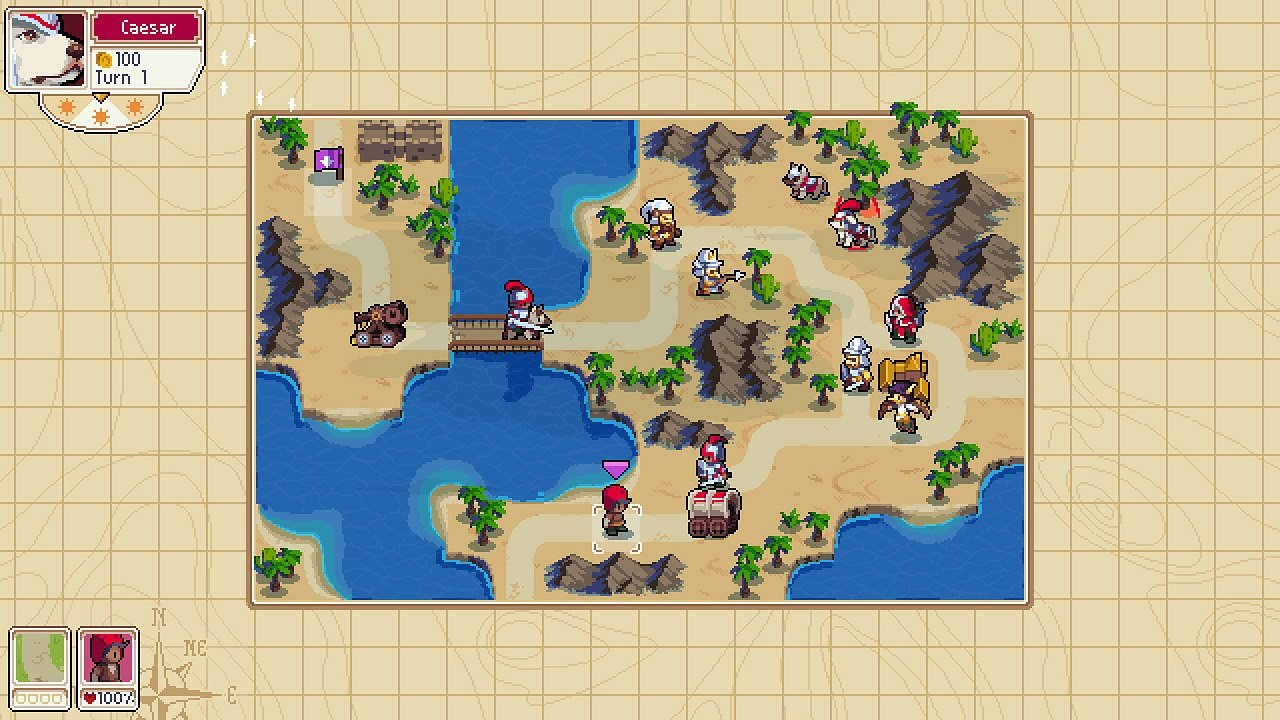This screenshot has height=720, width=1280.
Task: Click the small yellow arrow under Caesar's info panel
Action: (100, 95)
